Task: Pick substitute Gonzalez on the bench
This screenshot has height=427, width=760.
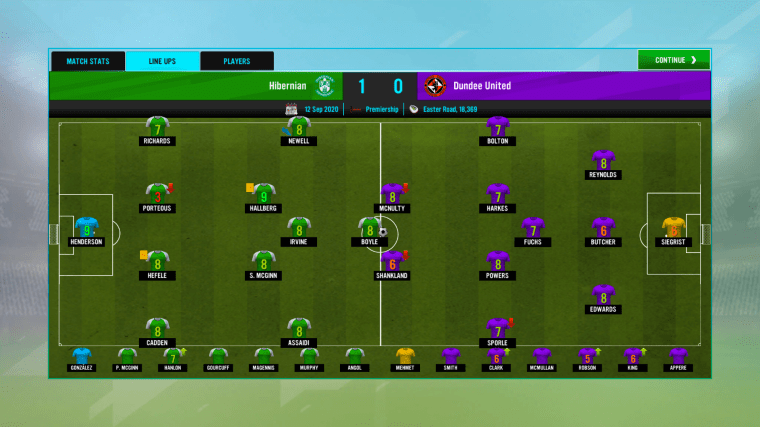Action: pyautogui.click(x=82, y=356)
